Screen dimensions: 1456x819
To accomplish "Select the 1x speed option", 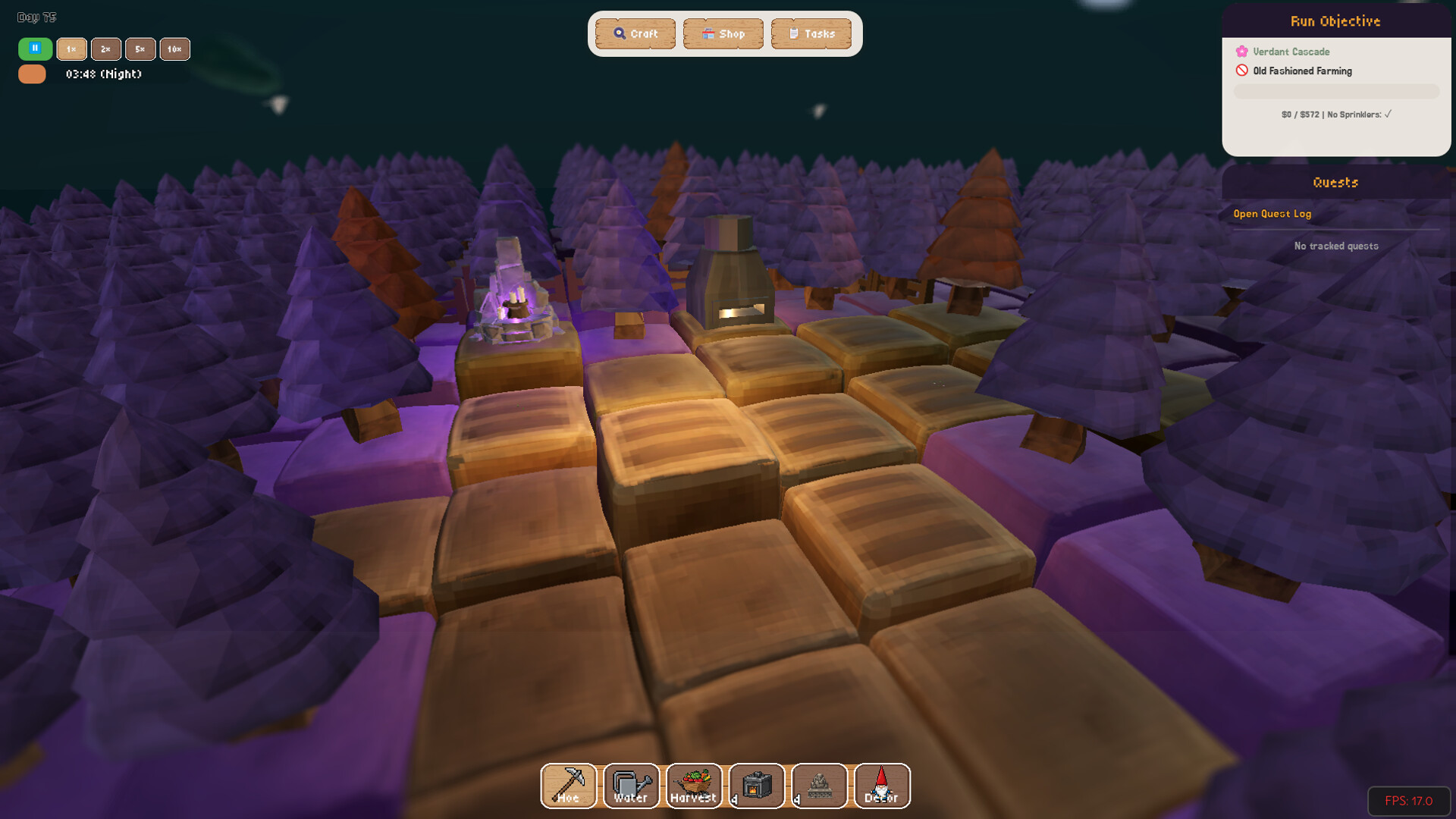I will (x=71, y=49).
